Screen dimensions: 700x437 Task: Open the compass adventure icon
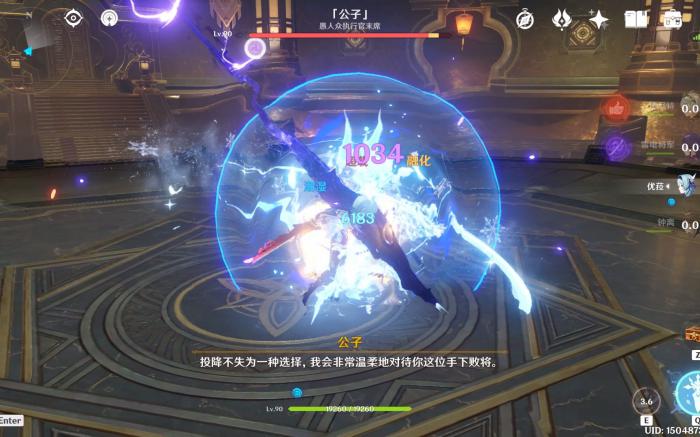pyautogui.click(x=525, y=19)
